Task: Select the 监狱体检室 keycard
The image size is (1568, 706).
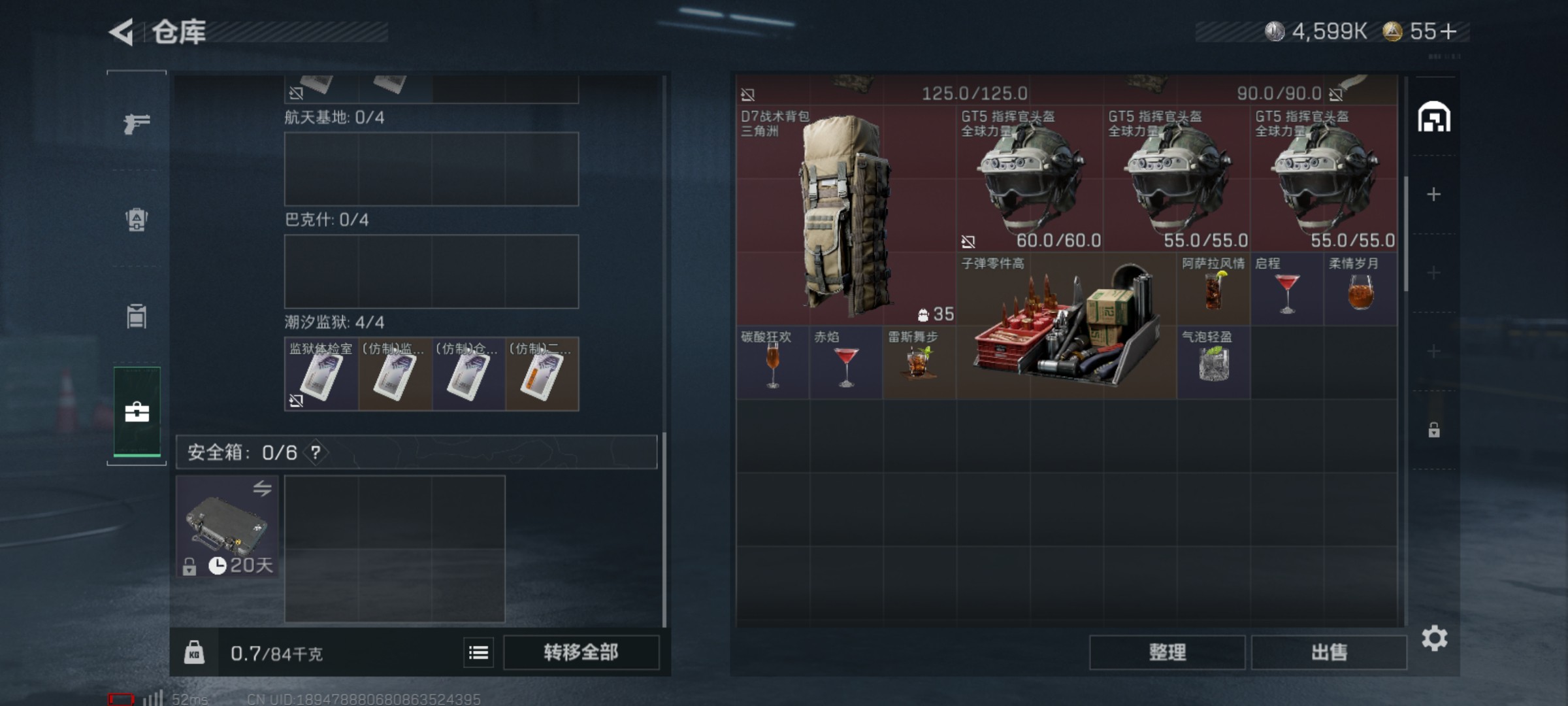Action: [x=321, y=374]
